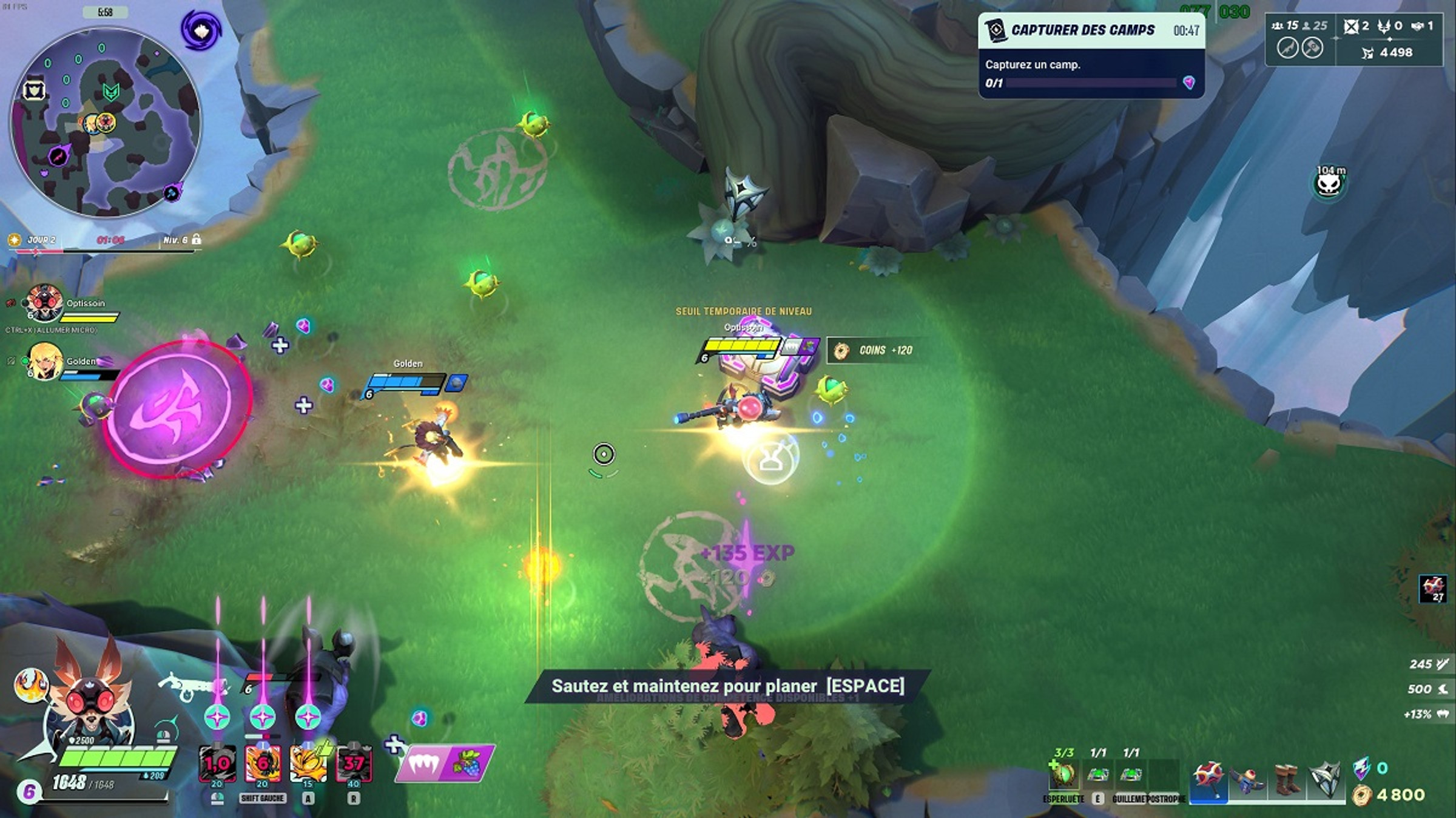Use the ready orange ability with the thumbs-up
This screenshot has width=1456, height=818.
coord(309,763)
